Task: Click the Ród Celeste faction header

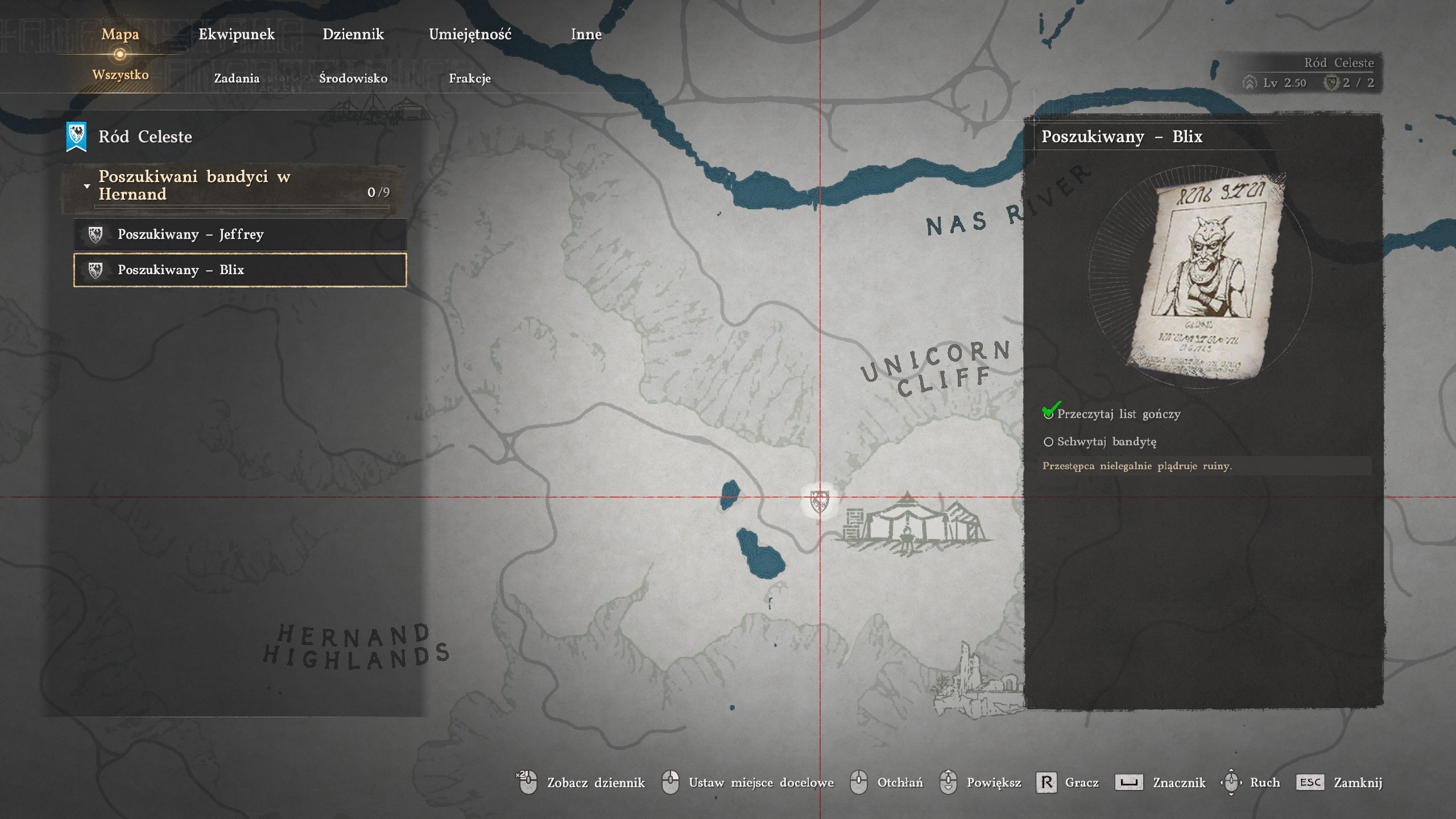Action: point(144,137)
